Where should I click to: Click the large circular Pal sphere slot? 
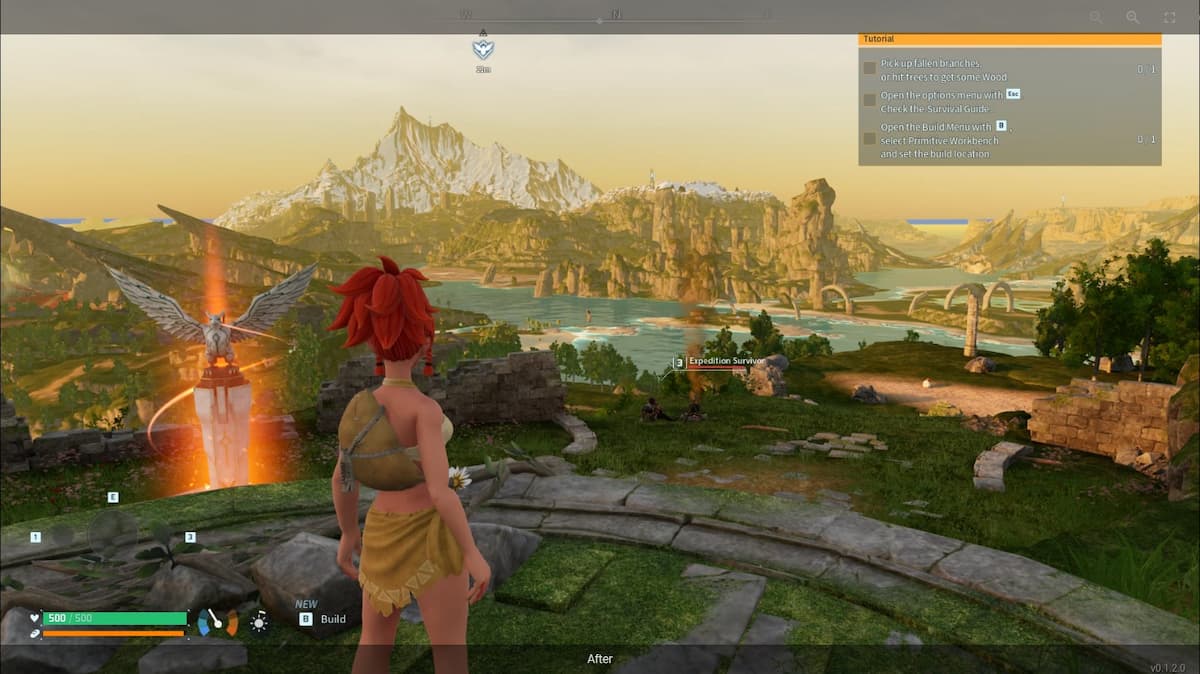[112, 531]
